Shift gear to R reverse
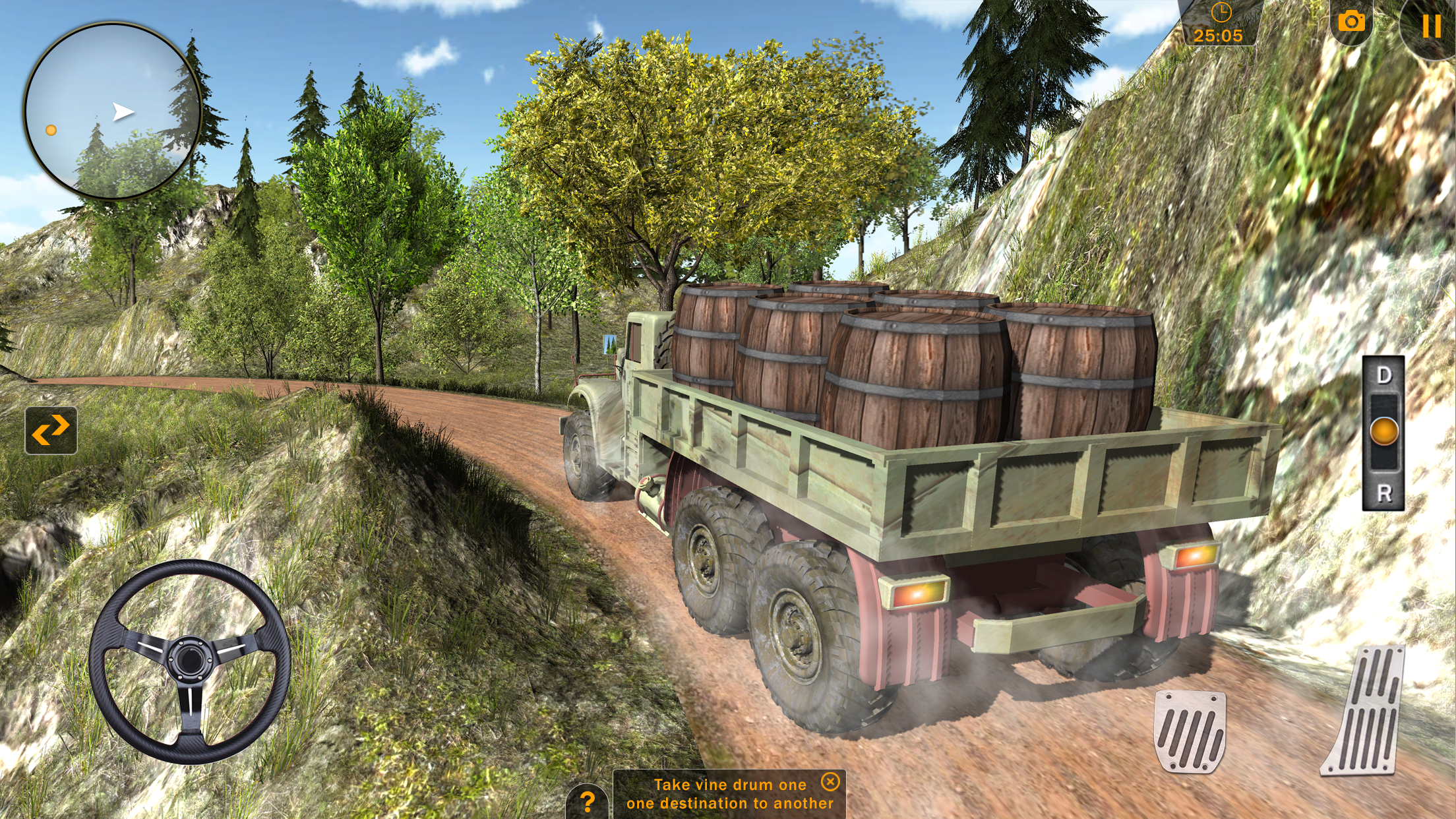 [x=1383, y=493]
